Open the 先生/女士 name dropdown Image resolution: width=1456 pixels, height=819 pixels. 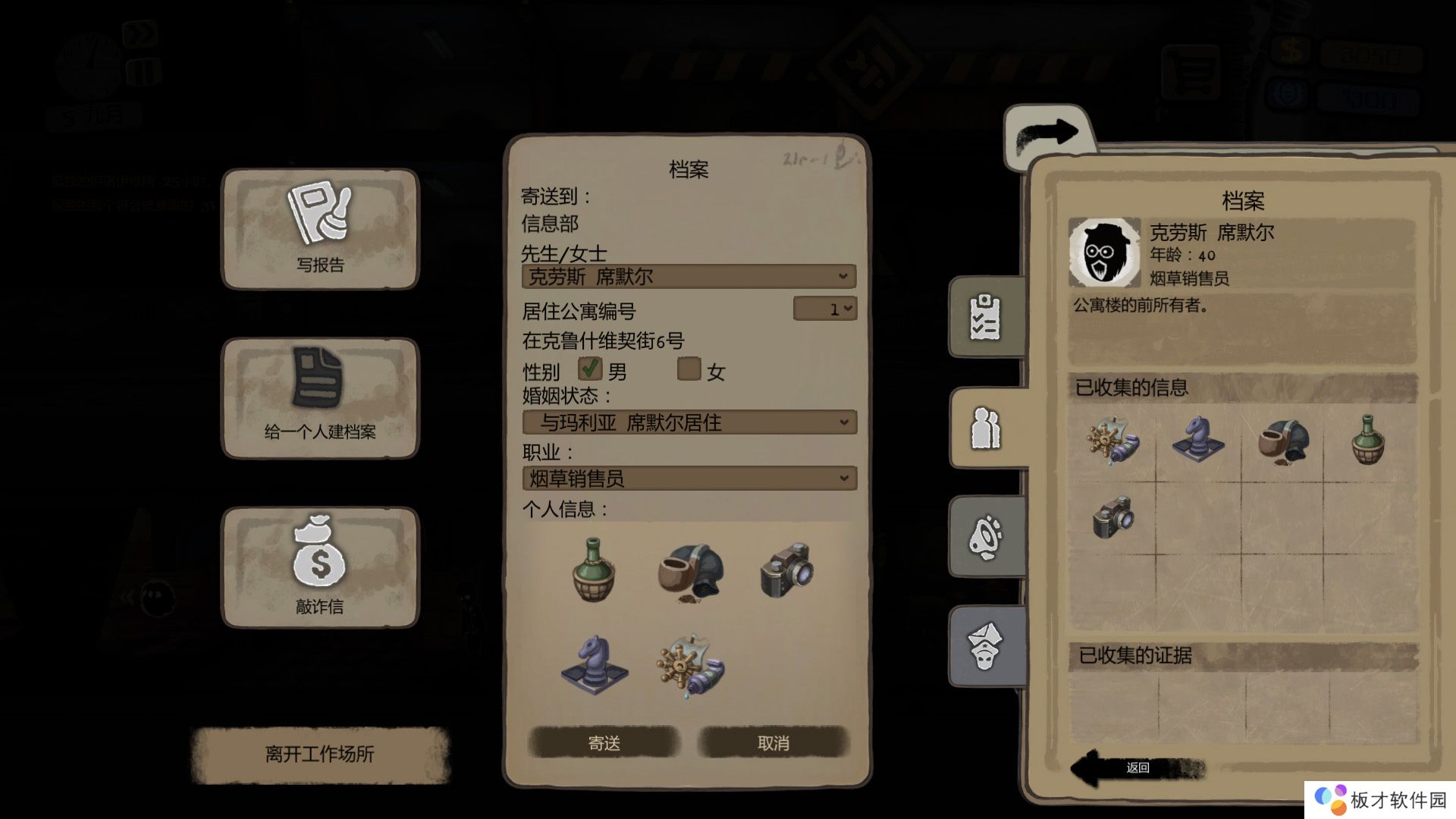(x=689, y=277)
